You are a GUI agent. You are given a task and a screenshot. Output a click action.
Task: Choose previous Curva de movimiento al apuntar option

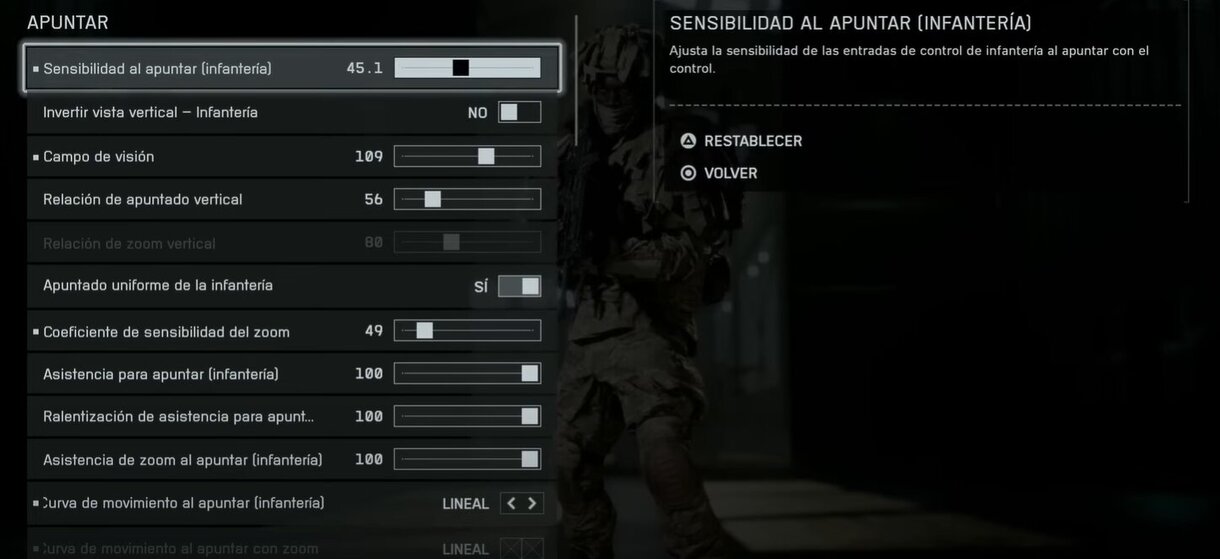tap(511, 503)
